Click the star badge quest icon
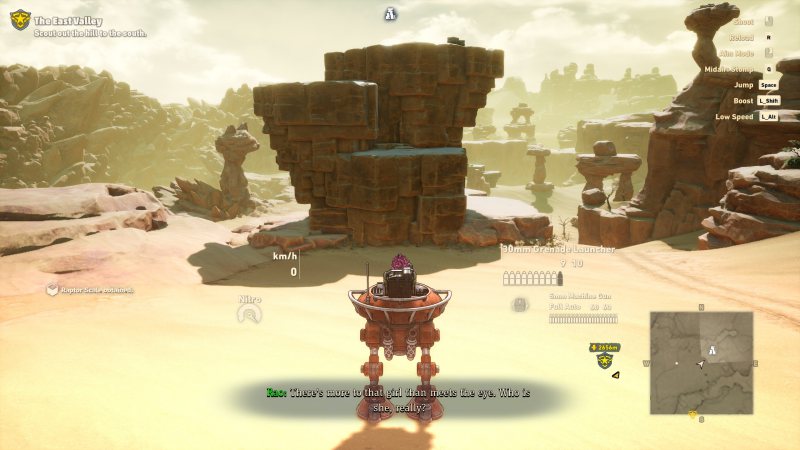 click(x=20, y=19)
